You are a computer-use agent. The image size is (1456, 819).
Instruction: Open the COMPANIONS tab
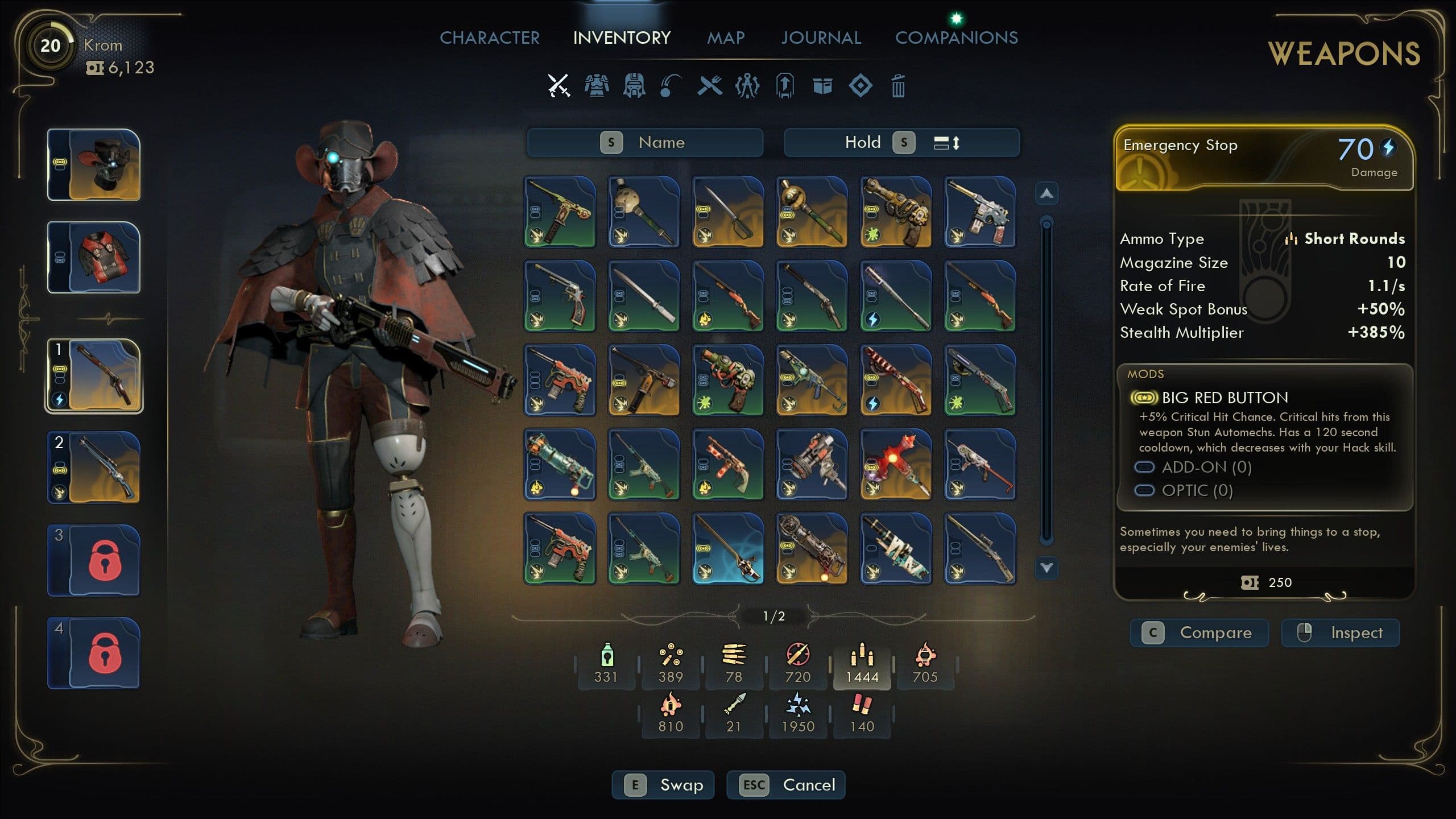click(x=957, y=38)
